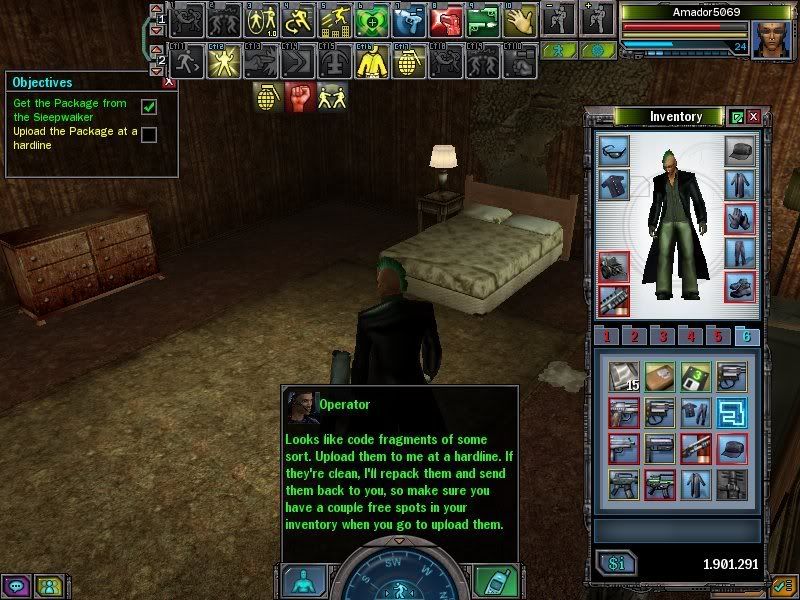Select the brown package item slot
800x600 pixels.
click(x=661, y=377)
